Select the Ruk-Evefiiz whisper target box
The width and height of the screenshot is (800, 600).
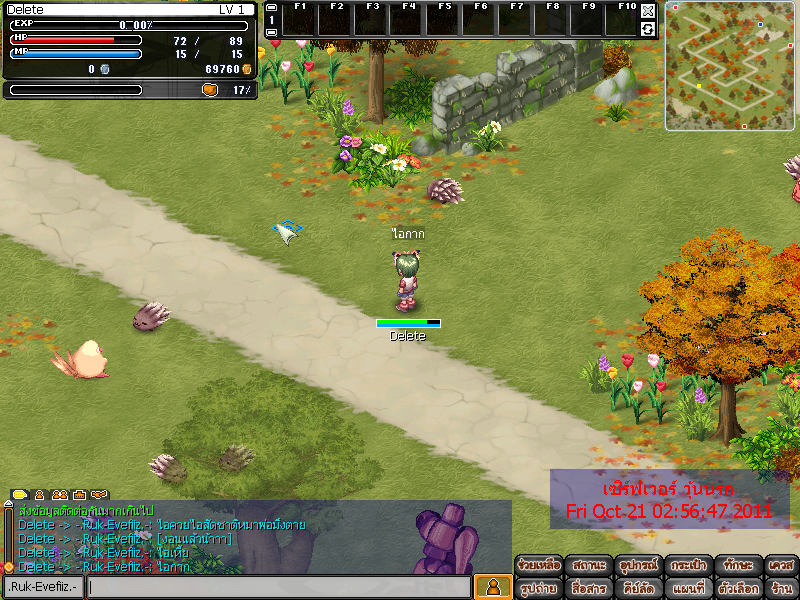[44, 587]
